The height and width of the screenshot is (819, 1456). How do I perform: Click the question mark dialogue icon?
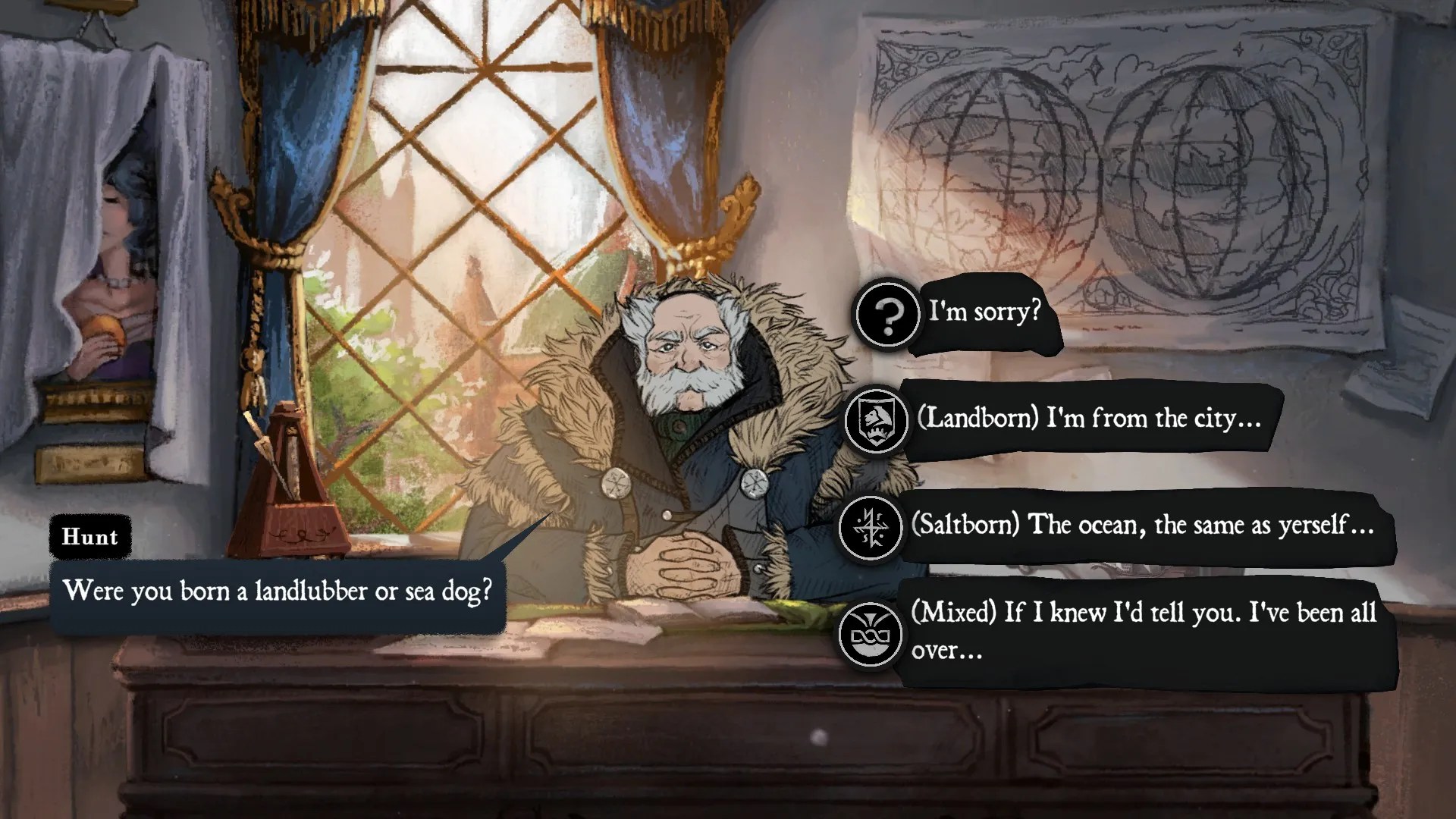click(x=886, y=314)
